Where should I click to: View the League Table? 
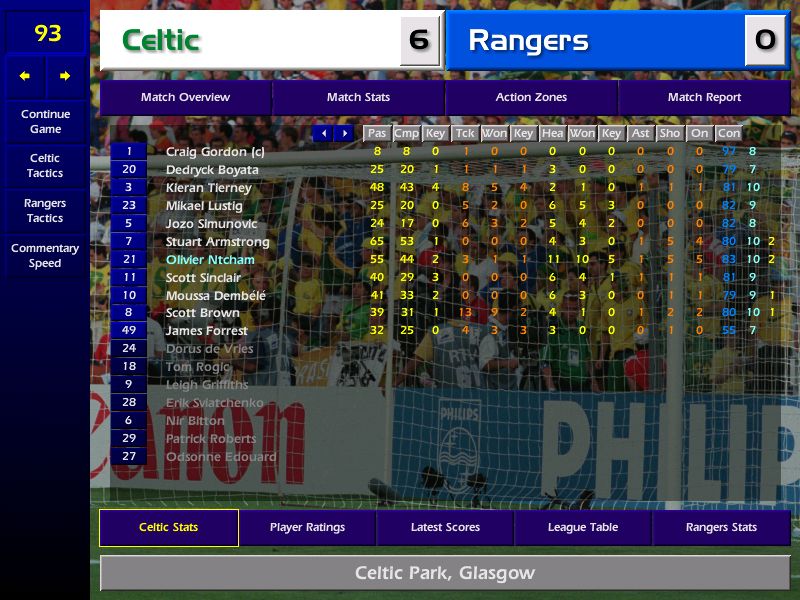click(x=583, y=528)
